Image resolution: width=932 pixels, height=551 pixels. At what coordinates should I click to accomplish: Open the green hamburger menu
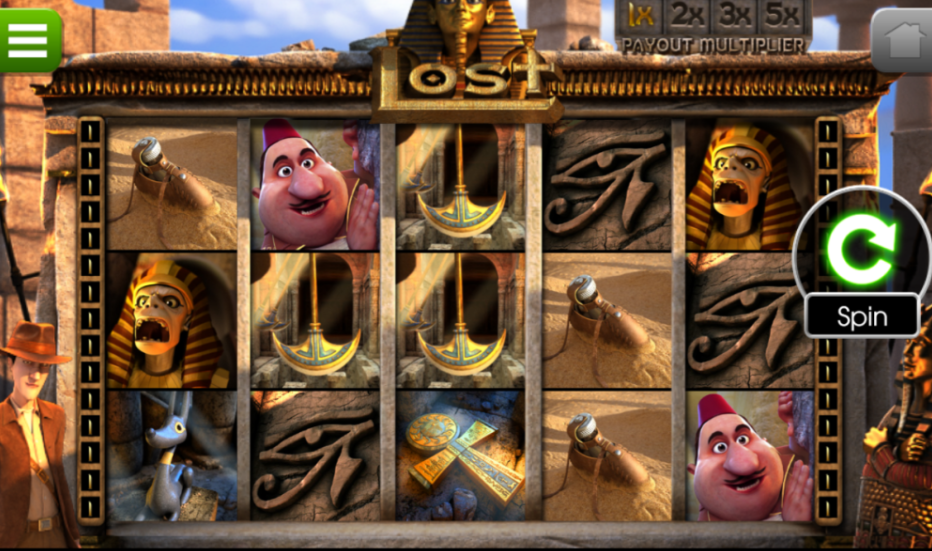point(28,38)
